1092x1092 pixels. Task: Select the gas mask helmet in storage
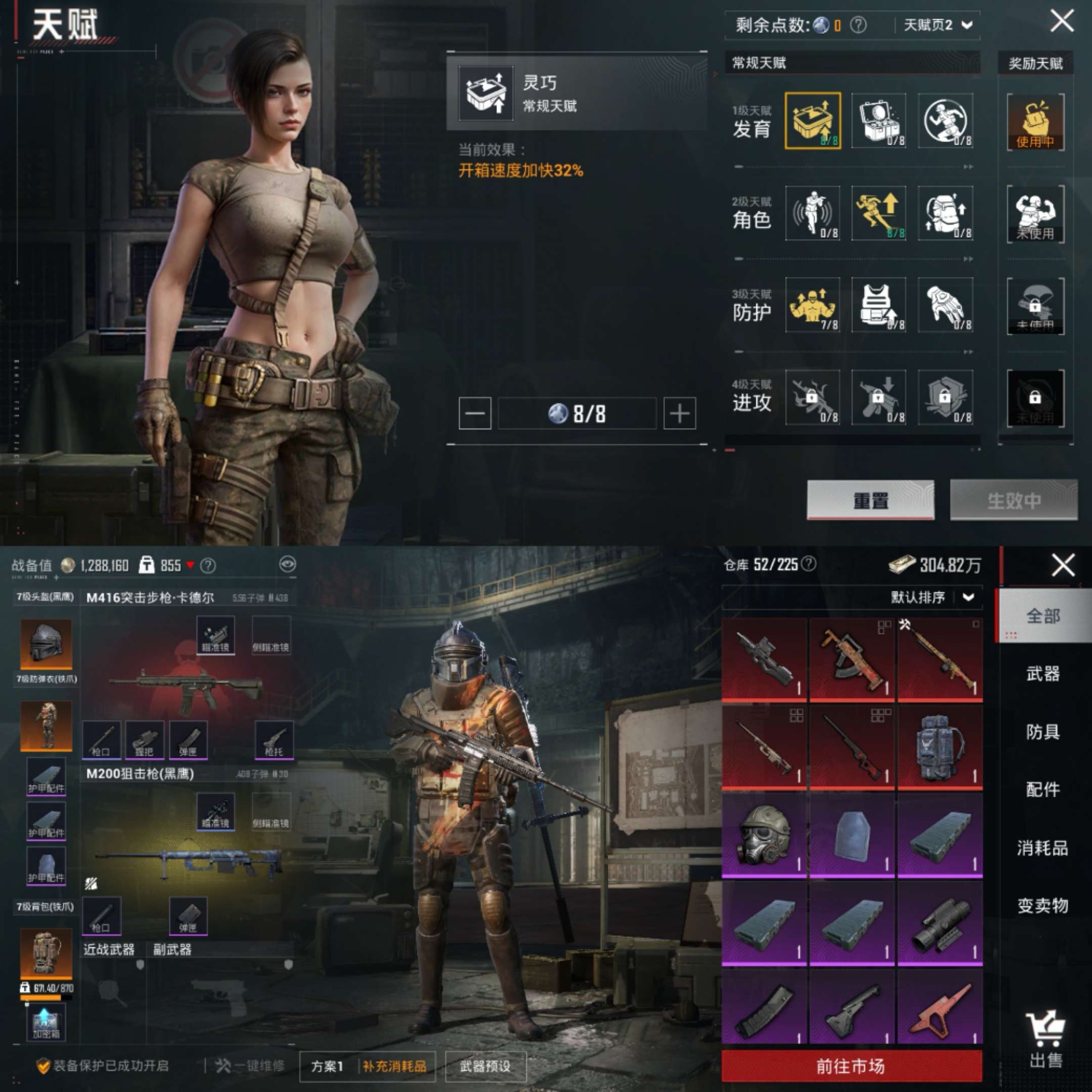[x=763, y=835]
